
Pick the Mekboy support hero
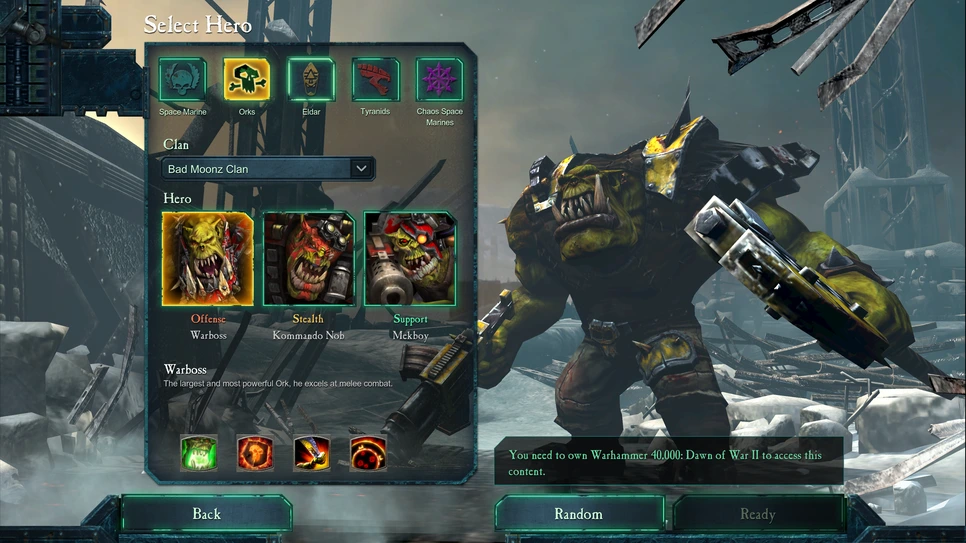coord(410,258)
